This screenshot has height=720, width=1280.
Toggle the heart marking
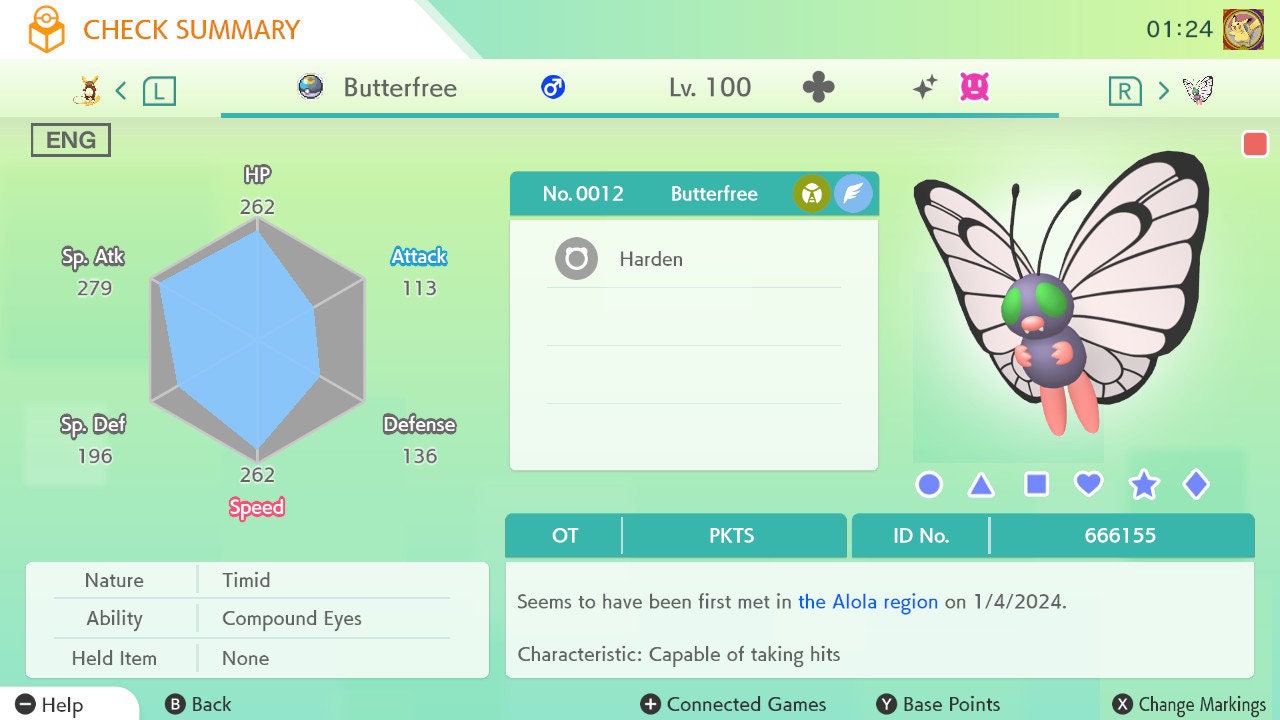tap(1088, 485)
